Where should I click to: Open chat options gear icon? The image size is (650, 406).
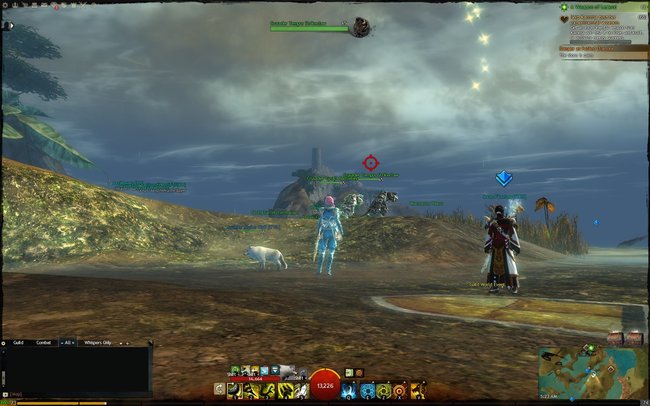click(x=5, y=343)
